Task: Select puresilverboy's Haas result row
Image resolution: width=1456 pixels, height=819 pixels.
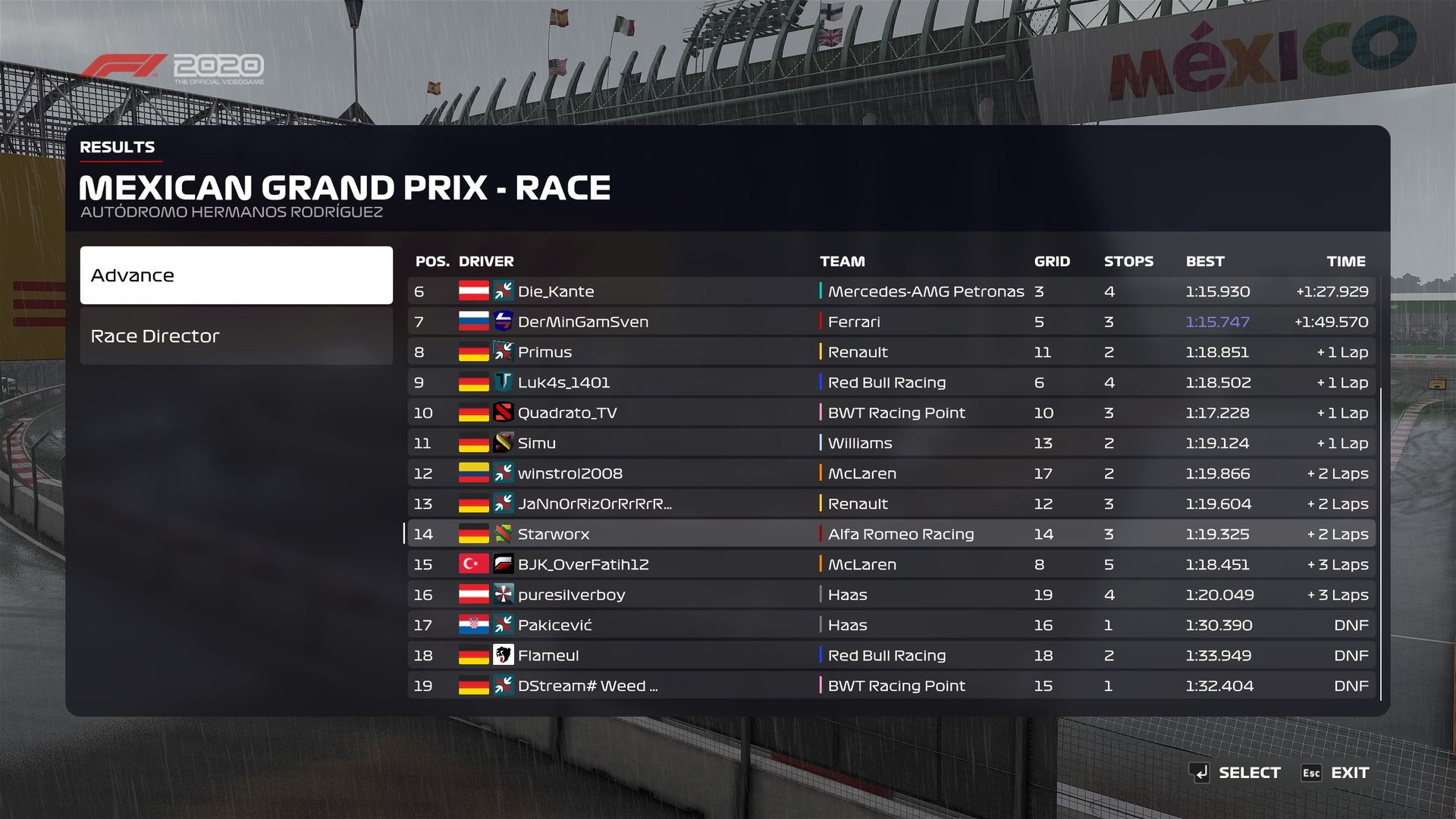Action: point(891,595)
